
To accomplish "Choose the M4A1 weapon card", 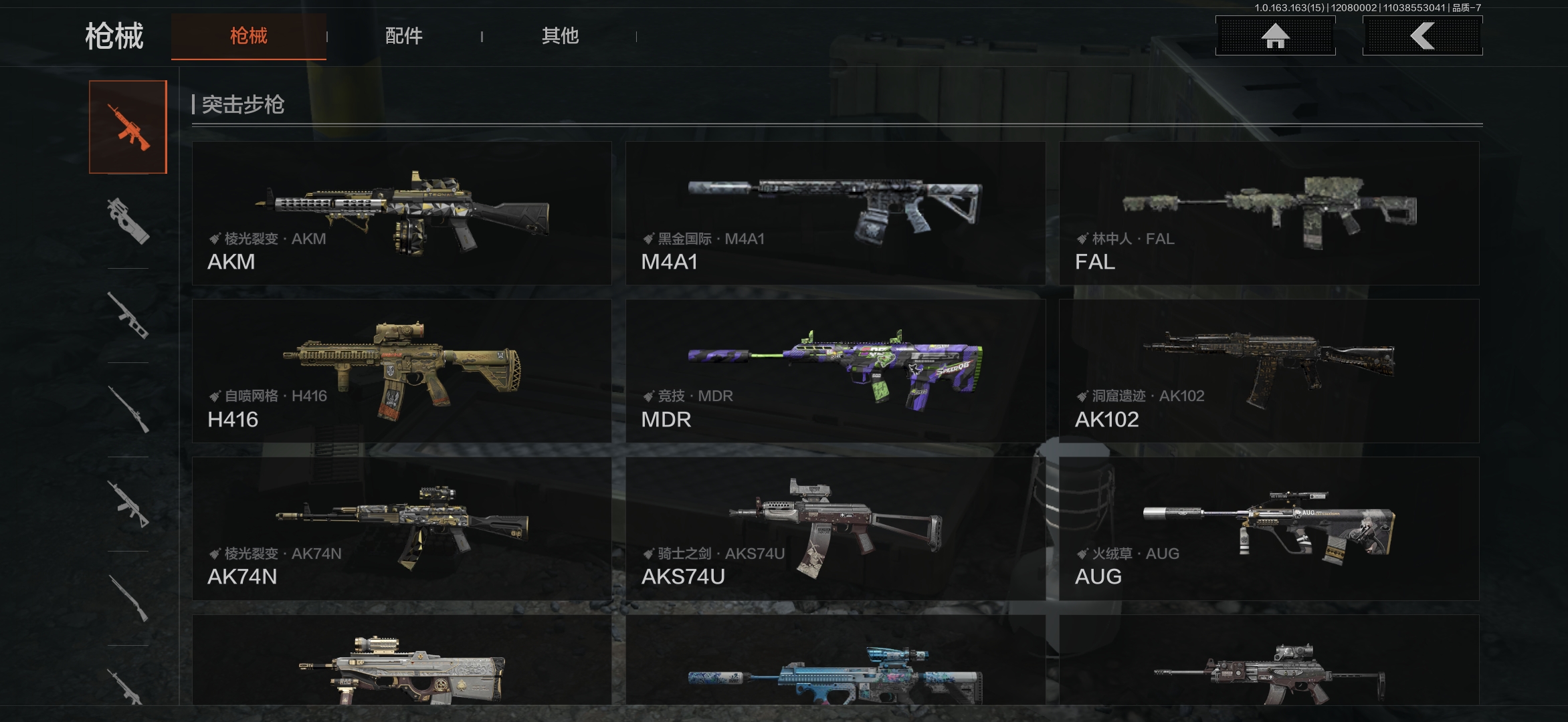I will point(835,213).
